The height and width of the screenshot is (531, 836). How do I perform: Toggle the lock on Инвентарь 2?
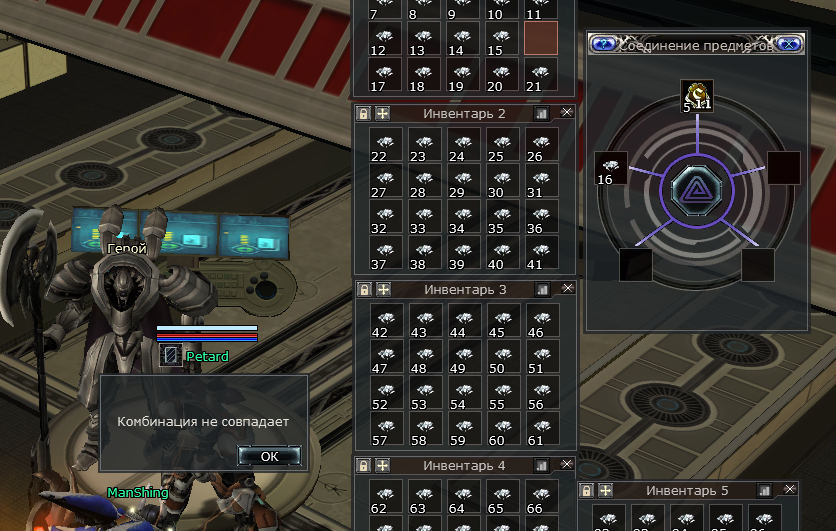364,114
